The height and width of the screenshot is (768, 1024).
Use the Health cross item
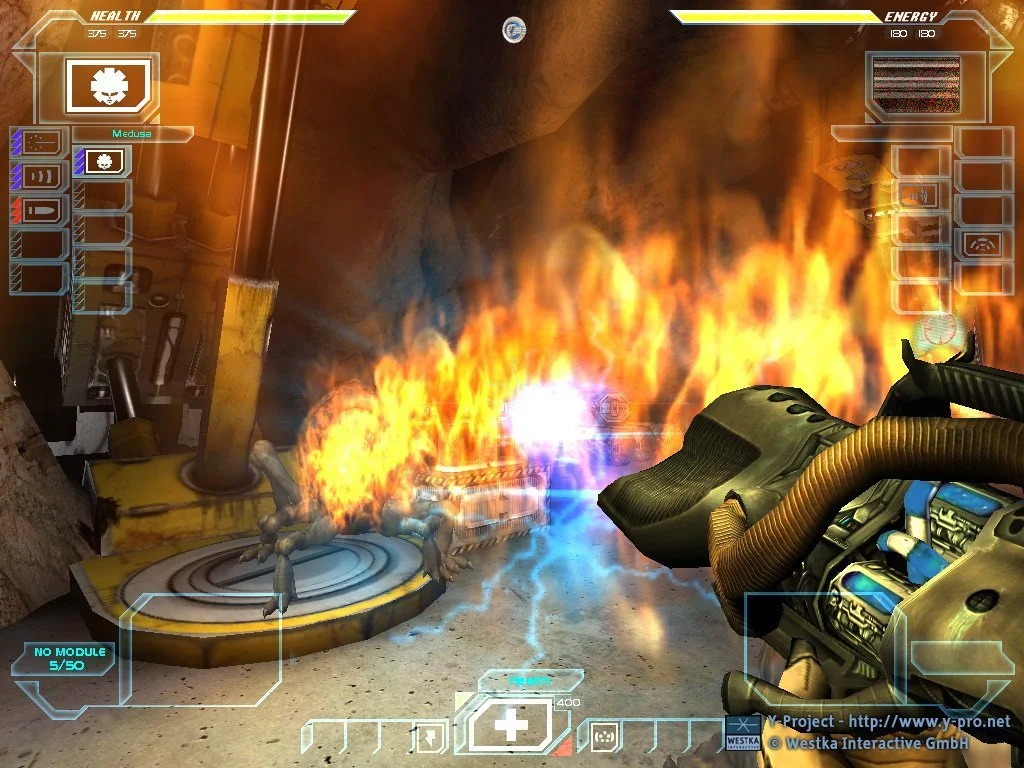click(511, 725)
